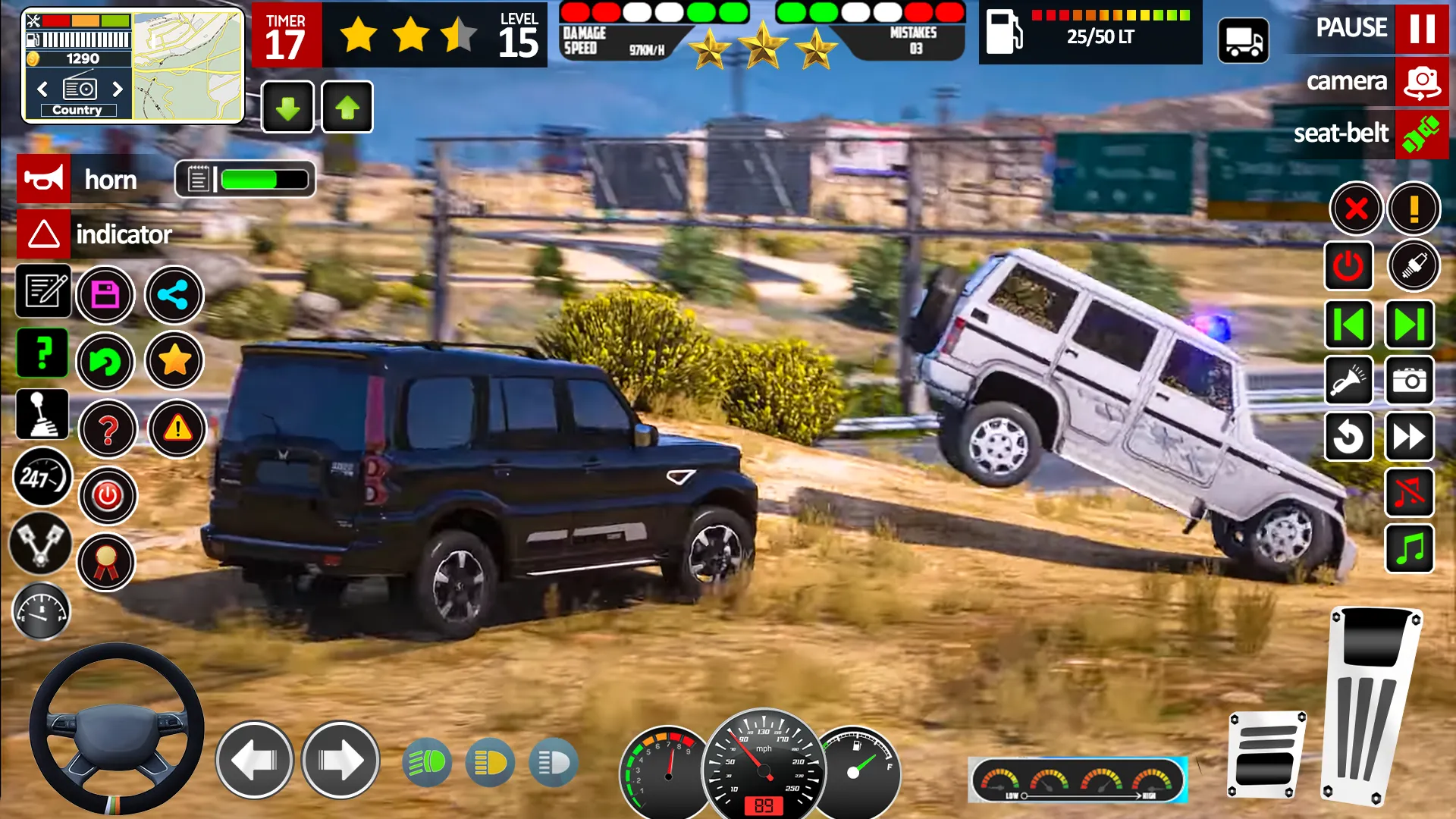Image resolution: width=1456 pixels, height=819 pixels.
Task: Tap the pink save icon
Action: (x=106, y=295)
